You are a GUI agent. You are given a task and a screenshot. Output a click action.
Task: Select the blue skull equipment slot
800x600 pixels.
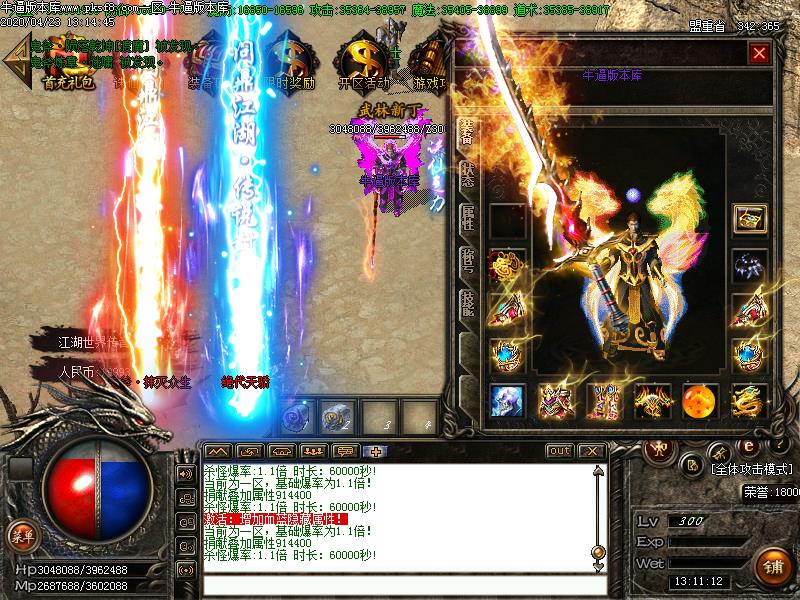coord(507,401)
